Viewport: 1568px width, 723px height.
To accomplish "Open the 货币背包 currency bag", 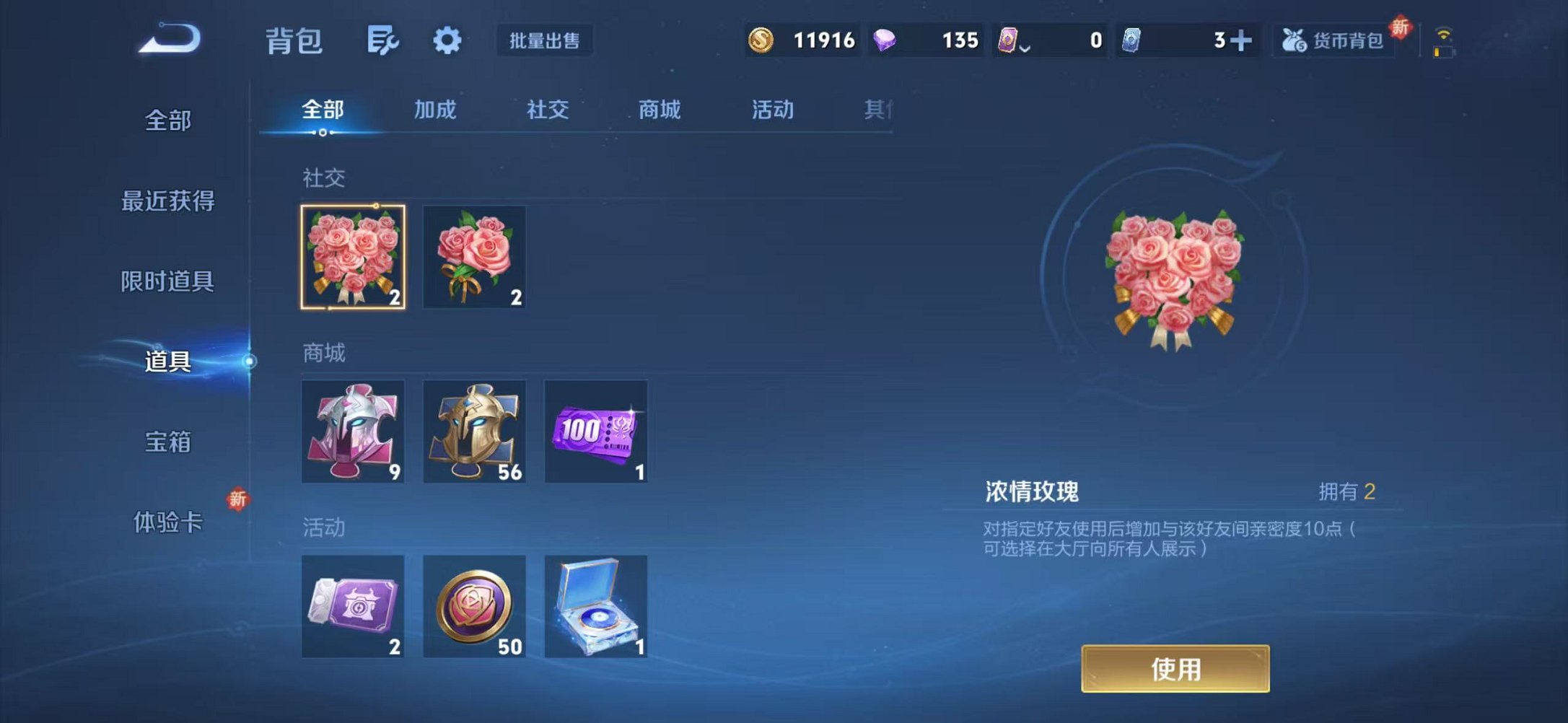I will click(1334, 41).
